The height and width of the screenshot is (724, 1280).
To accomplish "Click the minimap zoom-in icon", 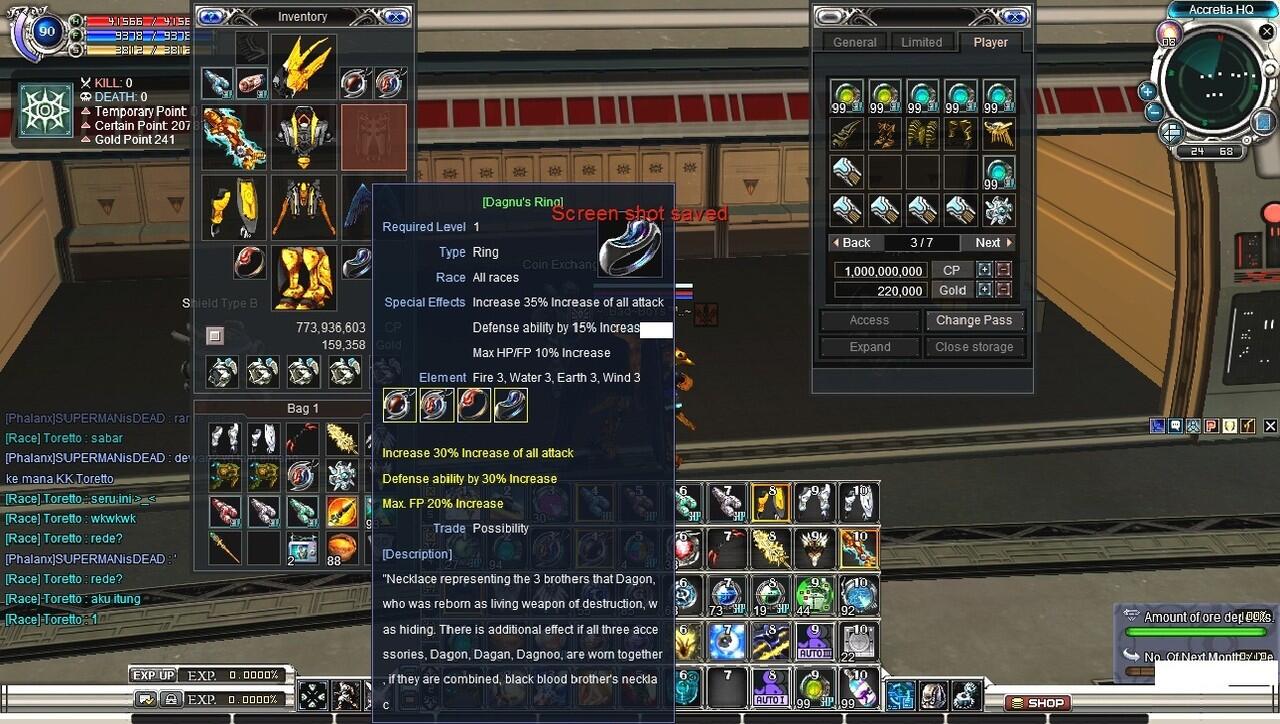I will tap(1147, 93).
